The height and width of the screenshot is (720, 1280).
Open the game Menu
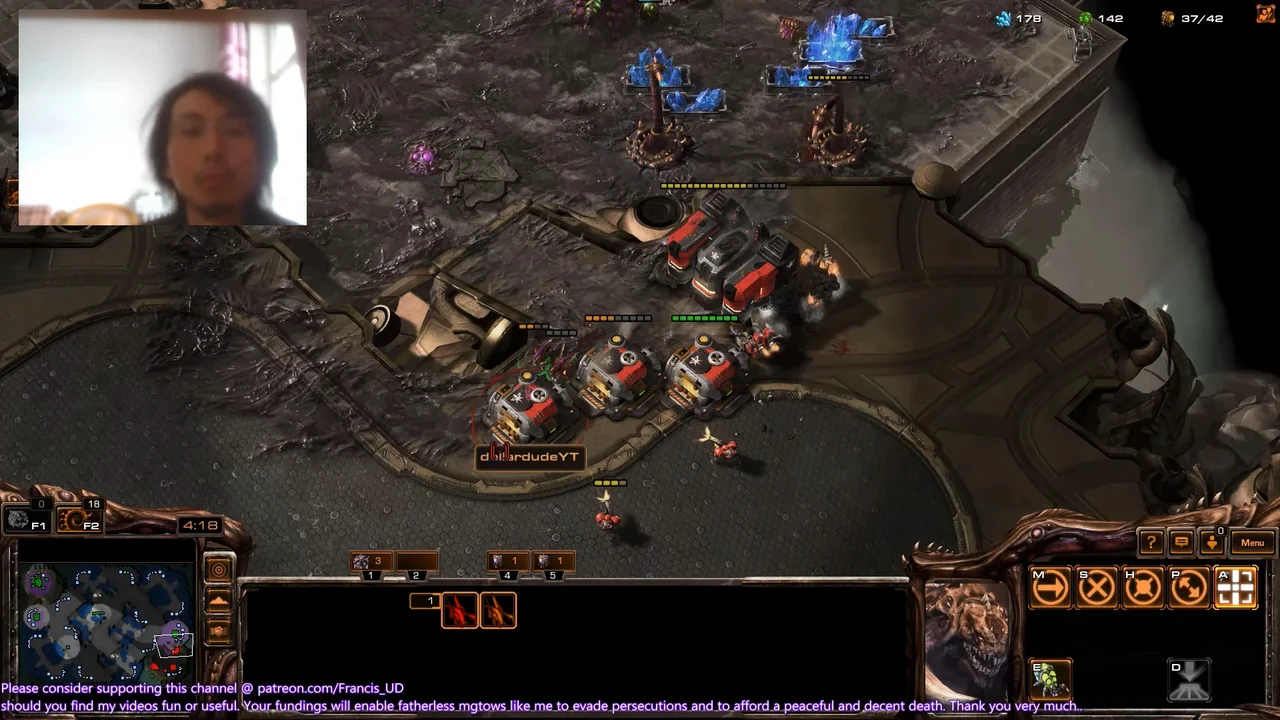[x=1252, y=543]
